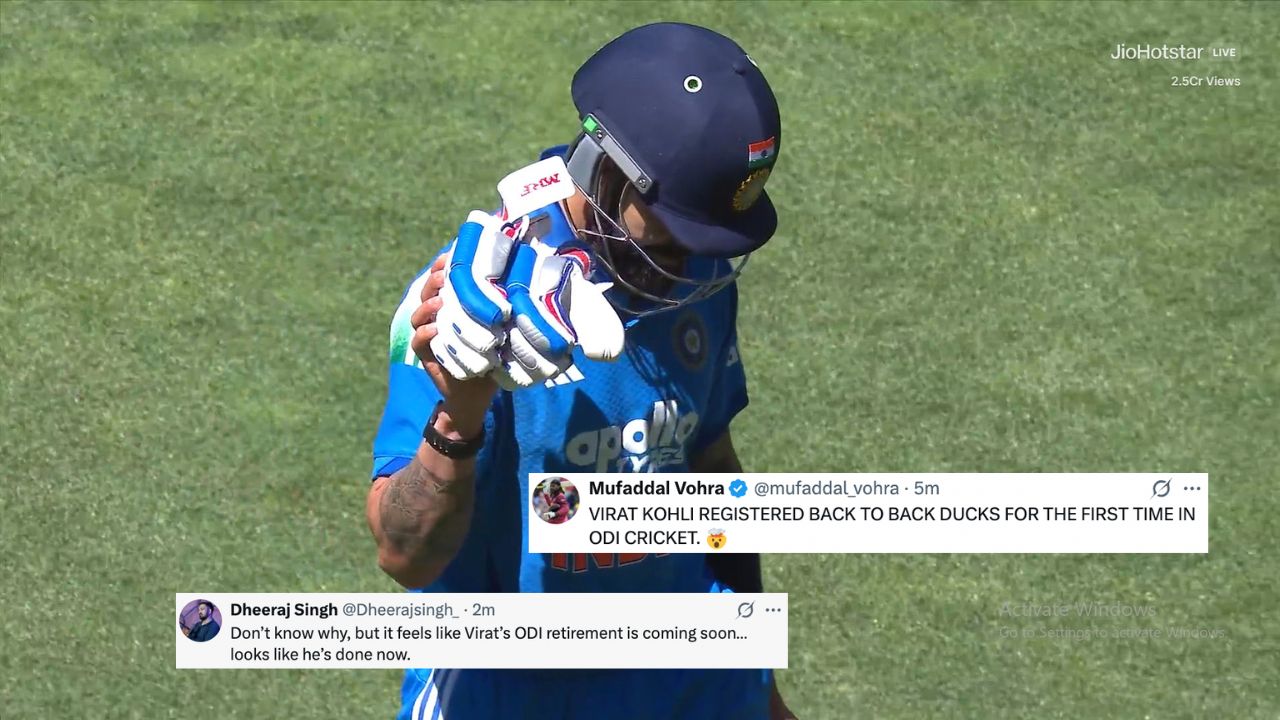Open the three-dot menu on Mufaddal Vohra's tweet
This screenshot has height=720, width=1280.
click(1191, 488)
